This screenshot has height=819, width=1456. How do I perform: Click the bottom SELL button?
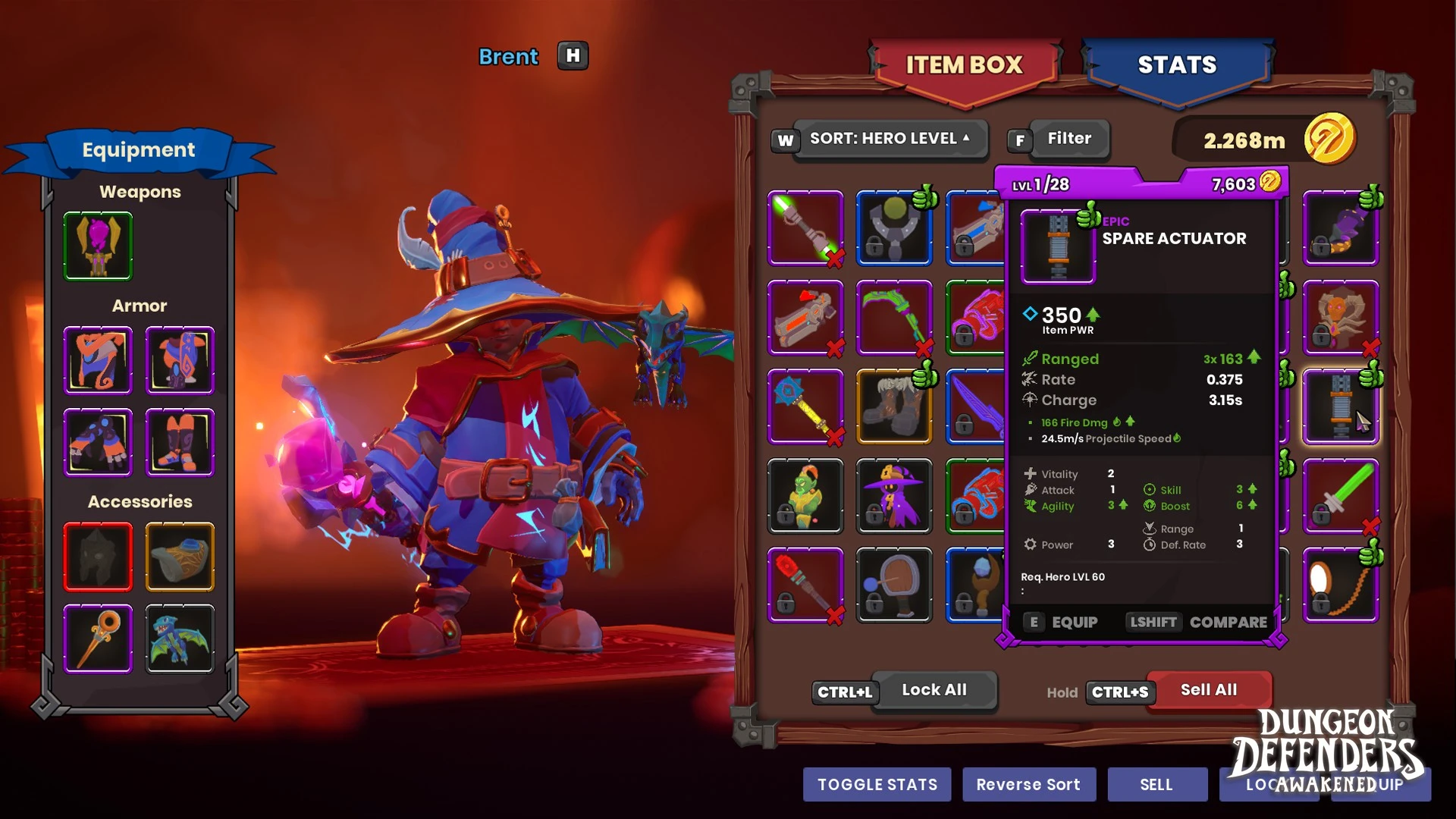(x=1156, y=785)
